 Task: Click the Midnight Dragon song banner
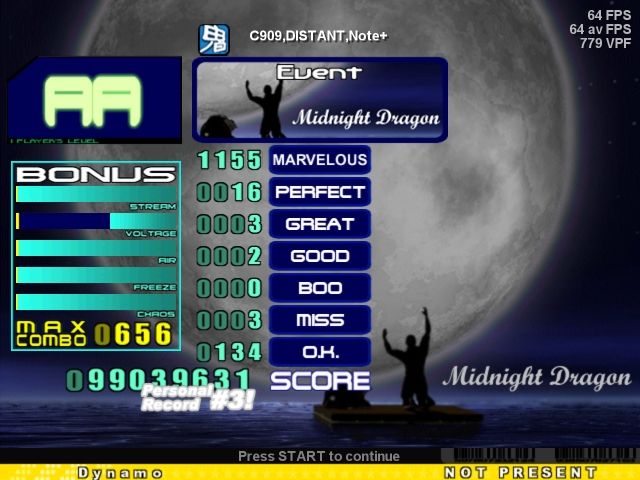[320, 100]
